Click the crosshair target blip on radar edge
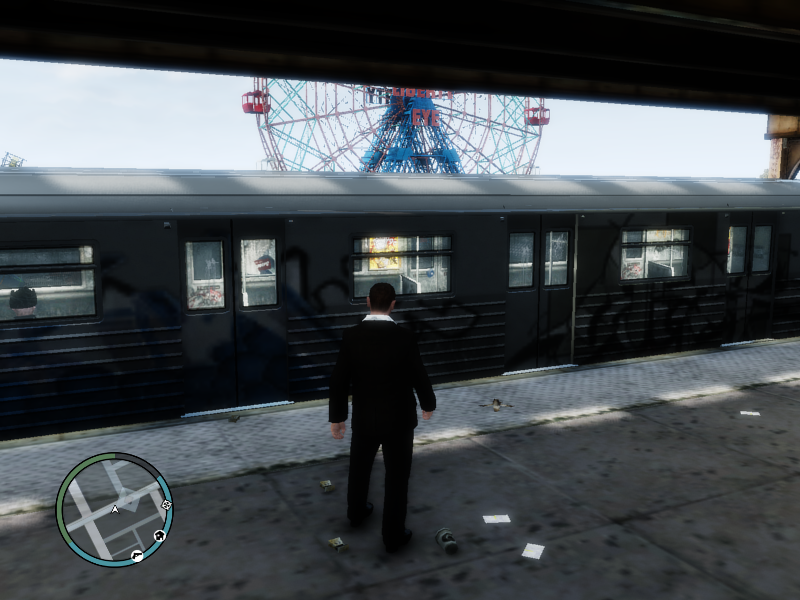800x600 pixels. pyautogui.click(x=166, y=505)
